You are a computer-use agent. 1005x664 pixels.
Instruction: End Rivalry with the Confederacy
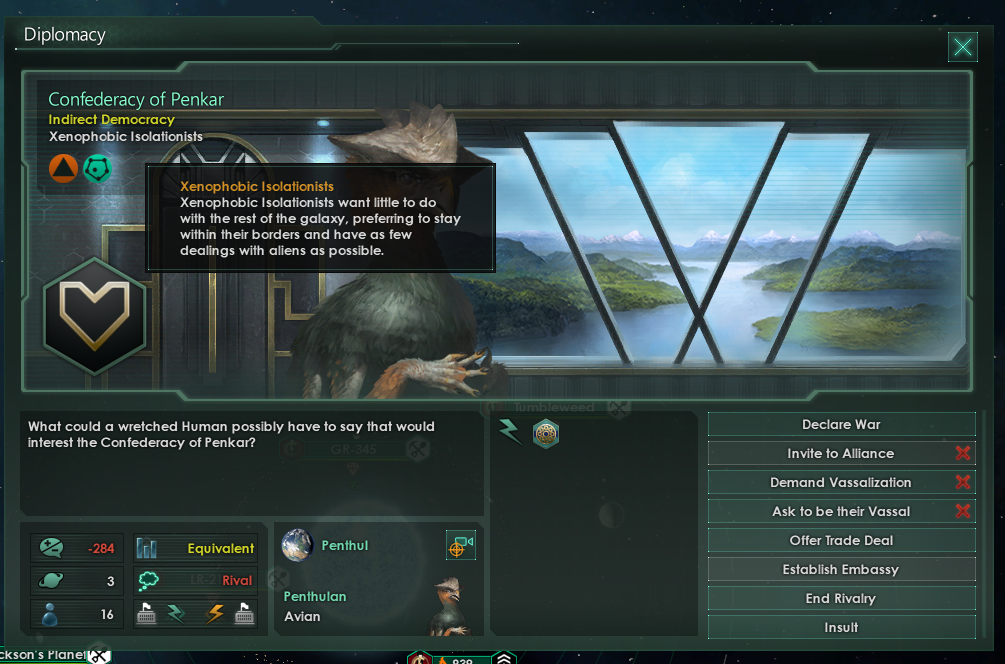[x=841, y=599]
